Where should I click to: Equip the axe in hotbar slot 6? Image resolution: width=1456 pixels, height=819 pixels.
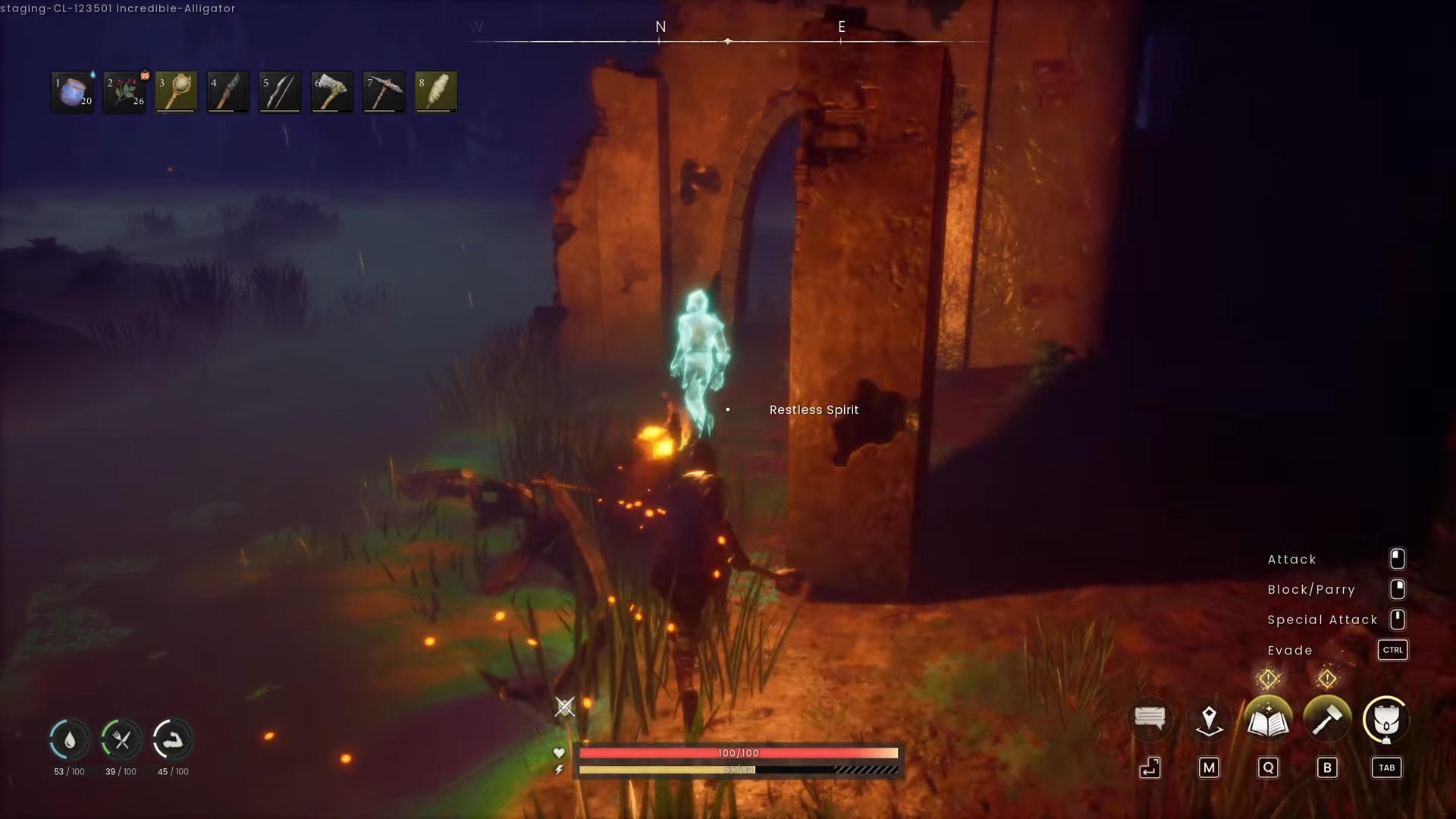331,91
